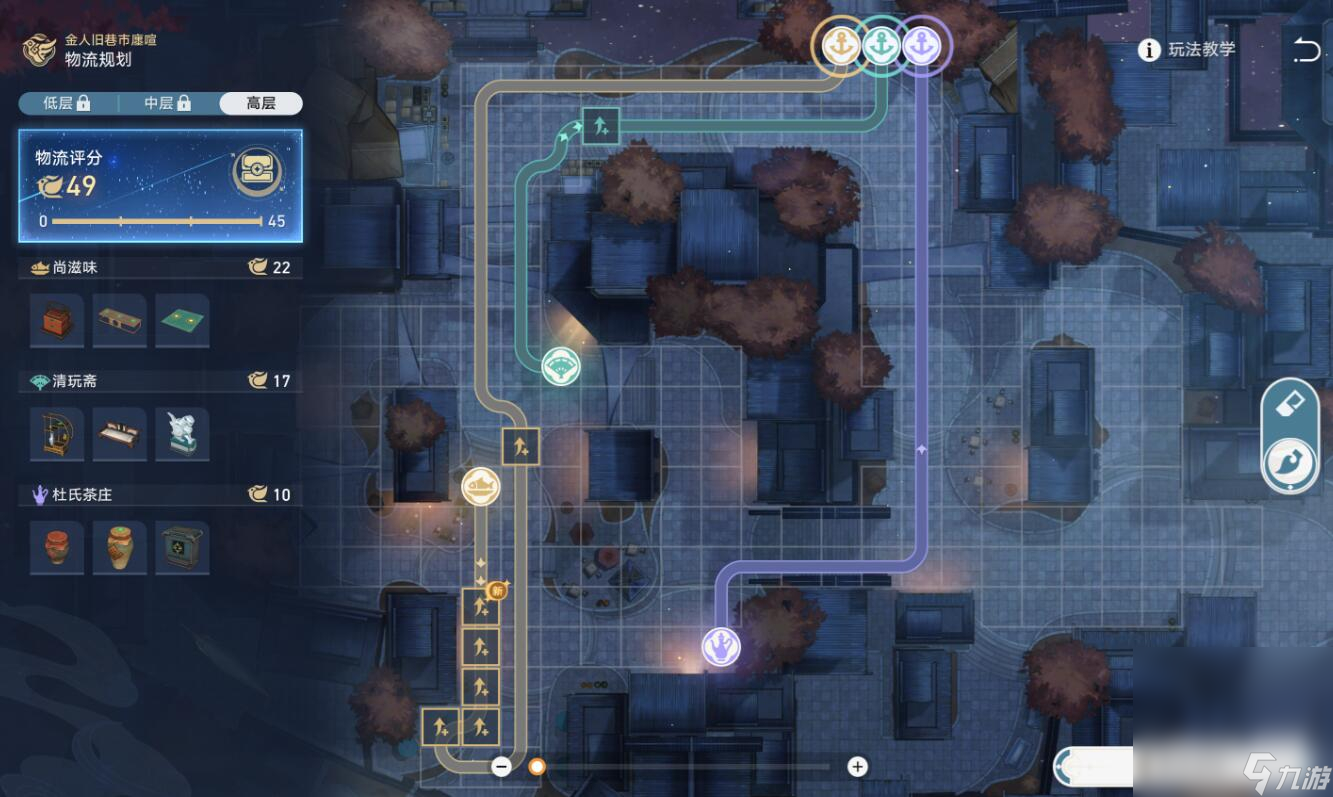Select the gold anchor start point

837,46
